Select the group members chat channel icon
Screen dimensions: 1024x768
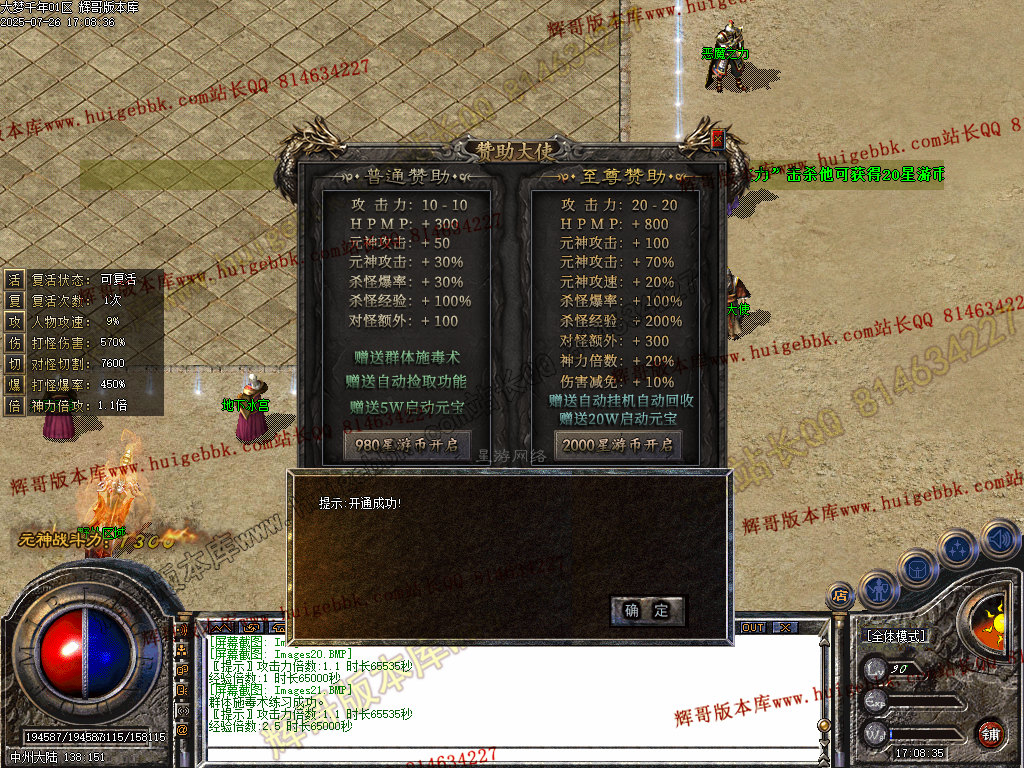182,651
